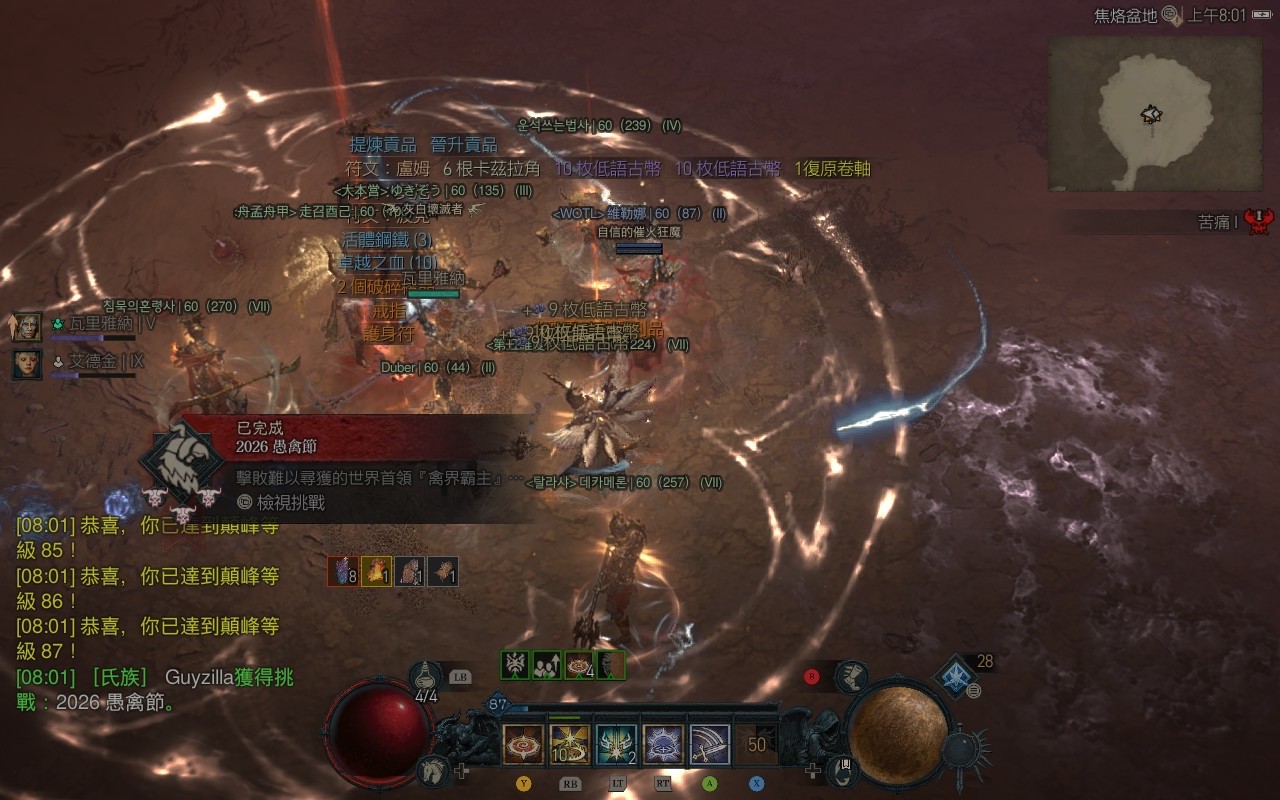Inspect the two-figures party buff icon

547,665
